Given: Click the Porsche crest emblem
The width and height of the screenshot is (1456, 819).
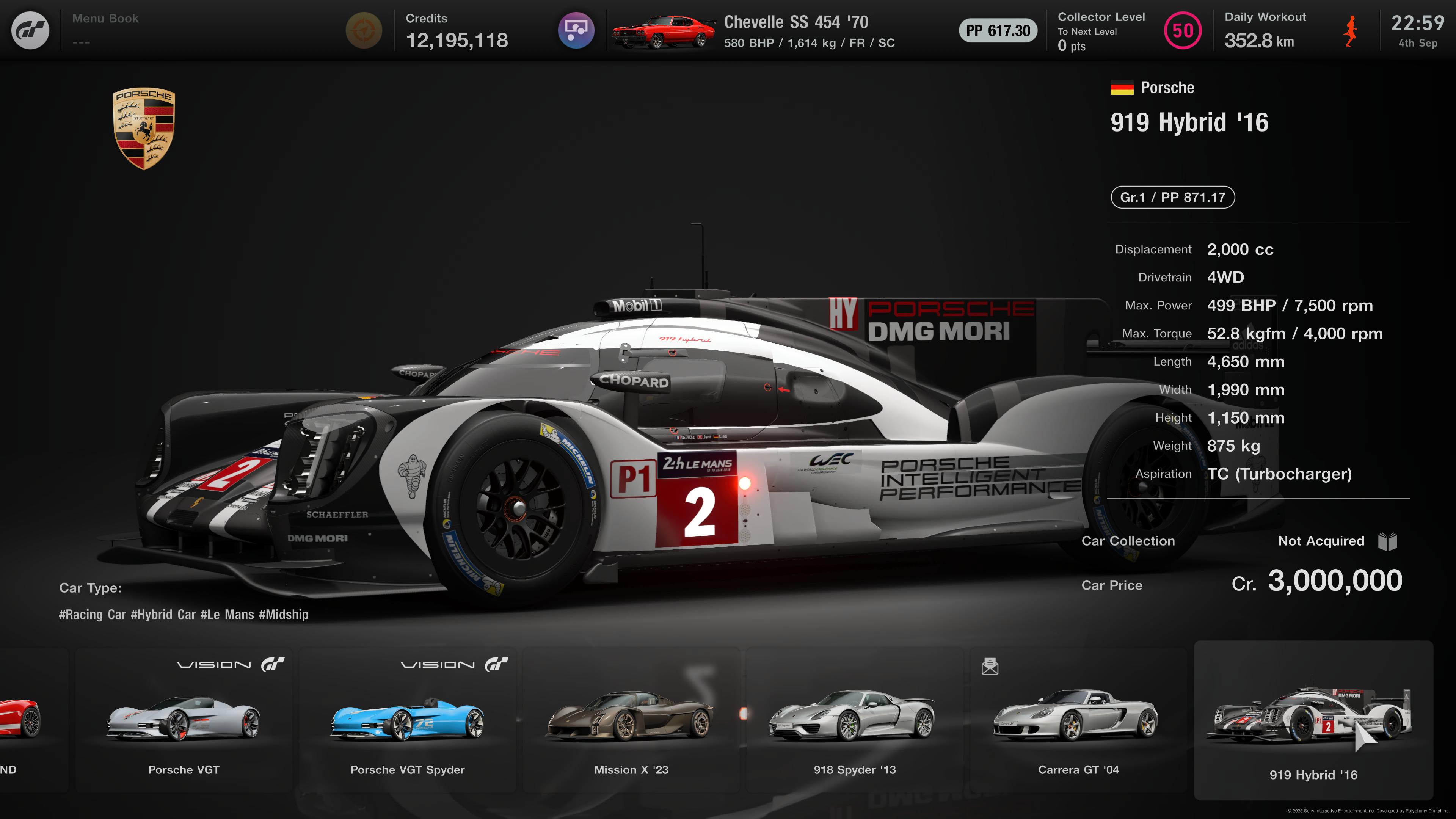Looking at the screenshot, I should pyautogui.click(x=144, y=128).
